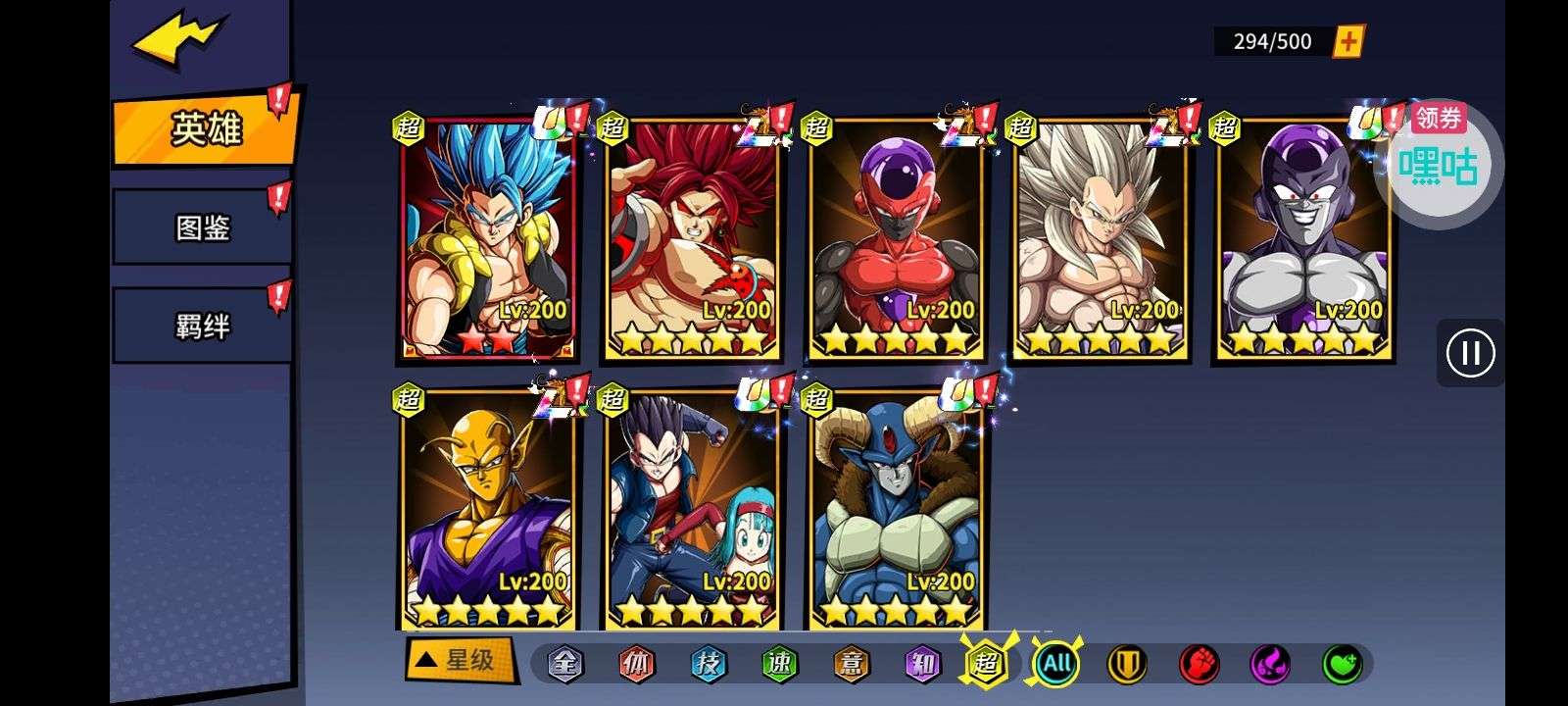
Task: Show all roles with the All filter
Action: coord(1056,665)
